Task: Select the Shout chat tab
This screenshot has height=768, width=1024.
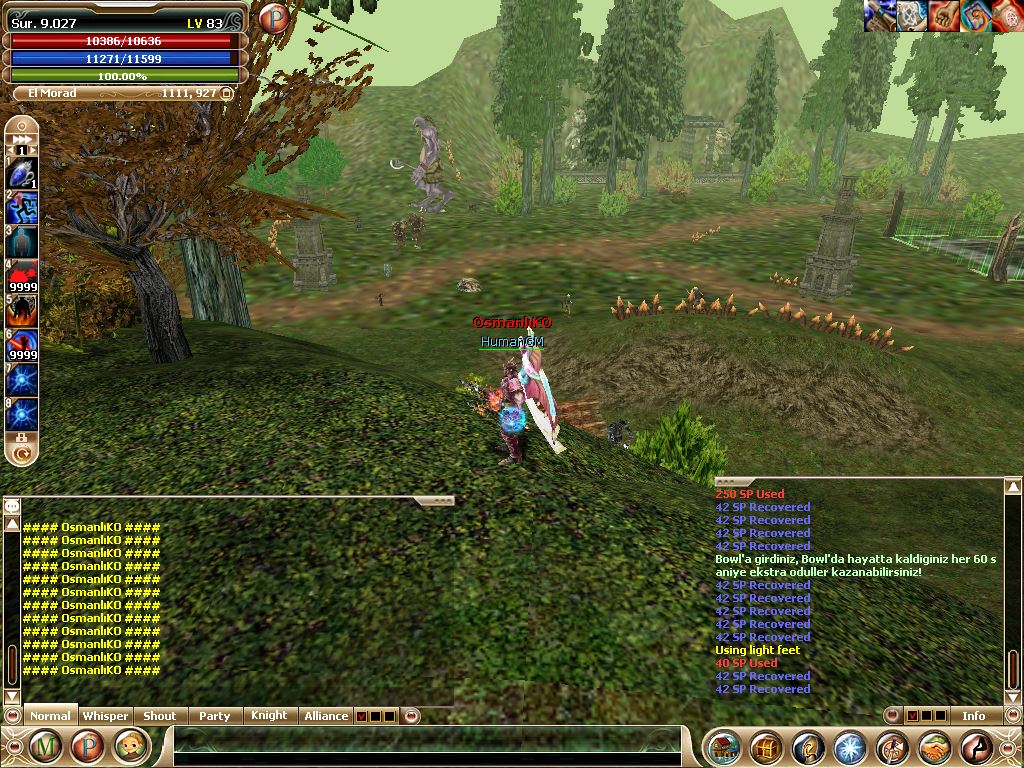Action: pos(159,716)
